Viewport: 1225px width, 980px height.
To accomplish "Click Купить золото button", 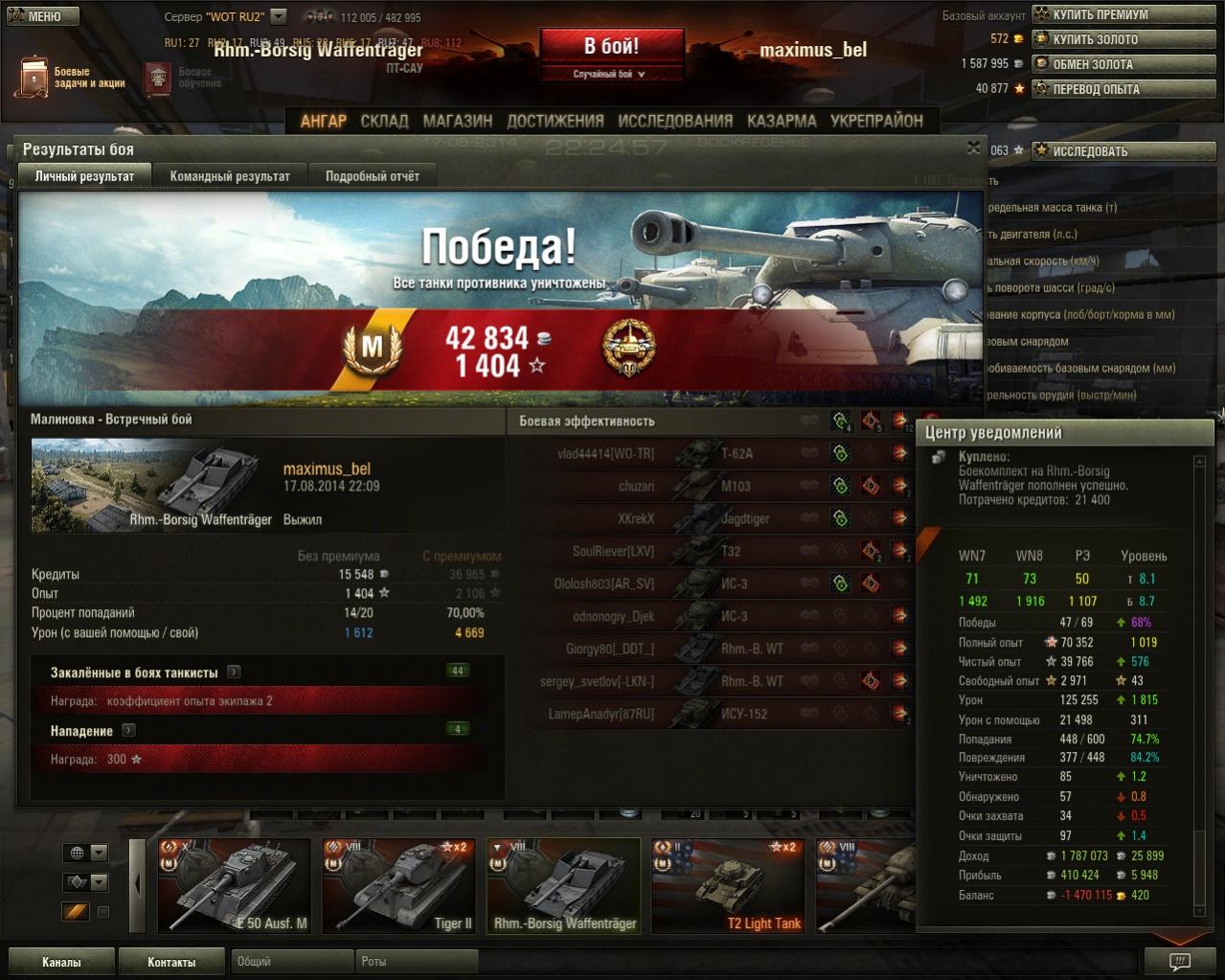I will point(1123,39).
